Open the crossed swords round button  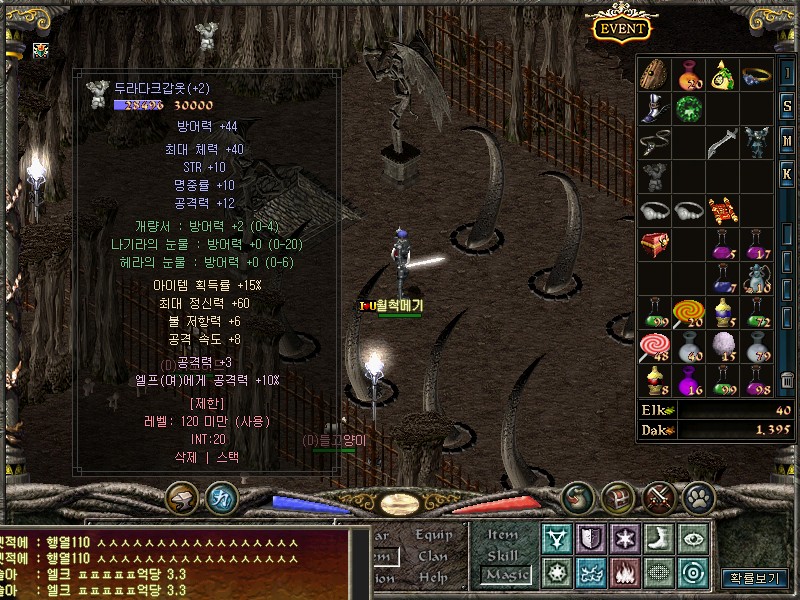(659, 497)
